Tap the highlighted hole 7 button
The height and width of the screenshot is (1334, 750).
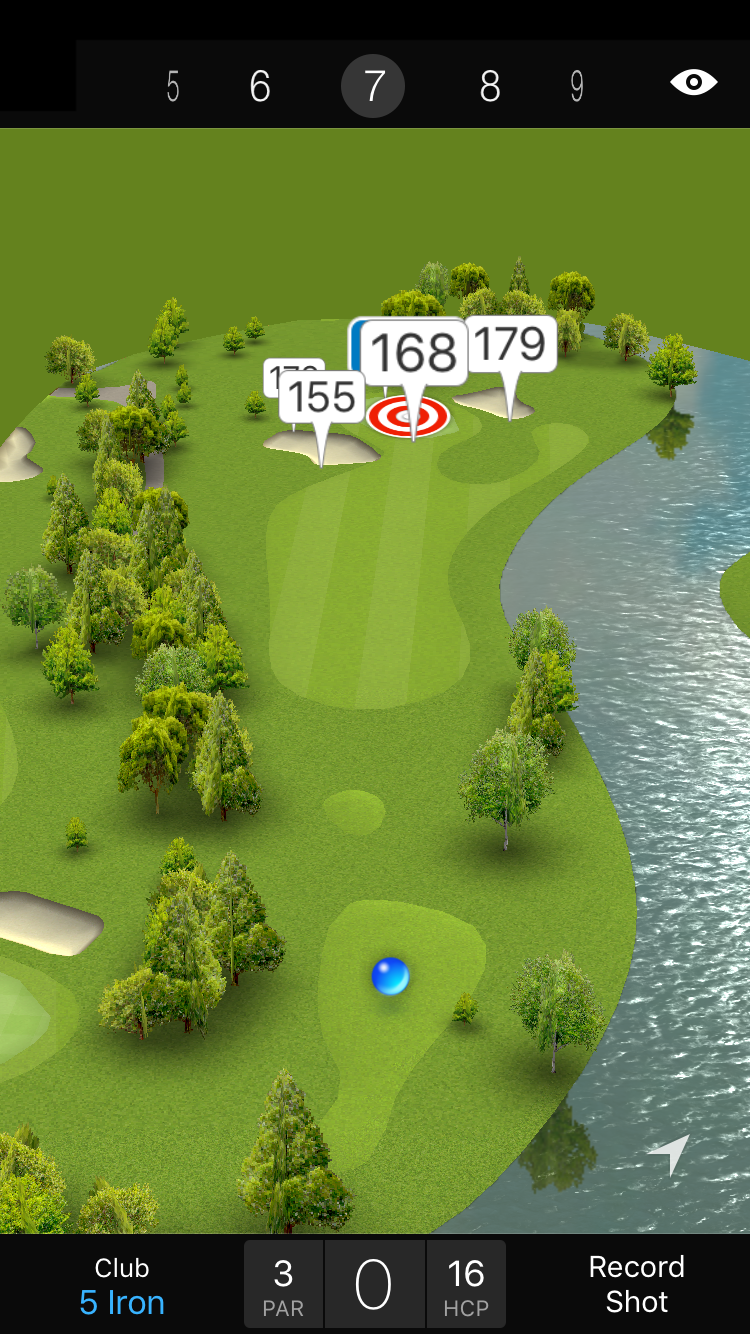click(x=373, y=87)
